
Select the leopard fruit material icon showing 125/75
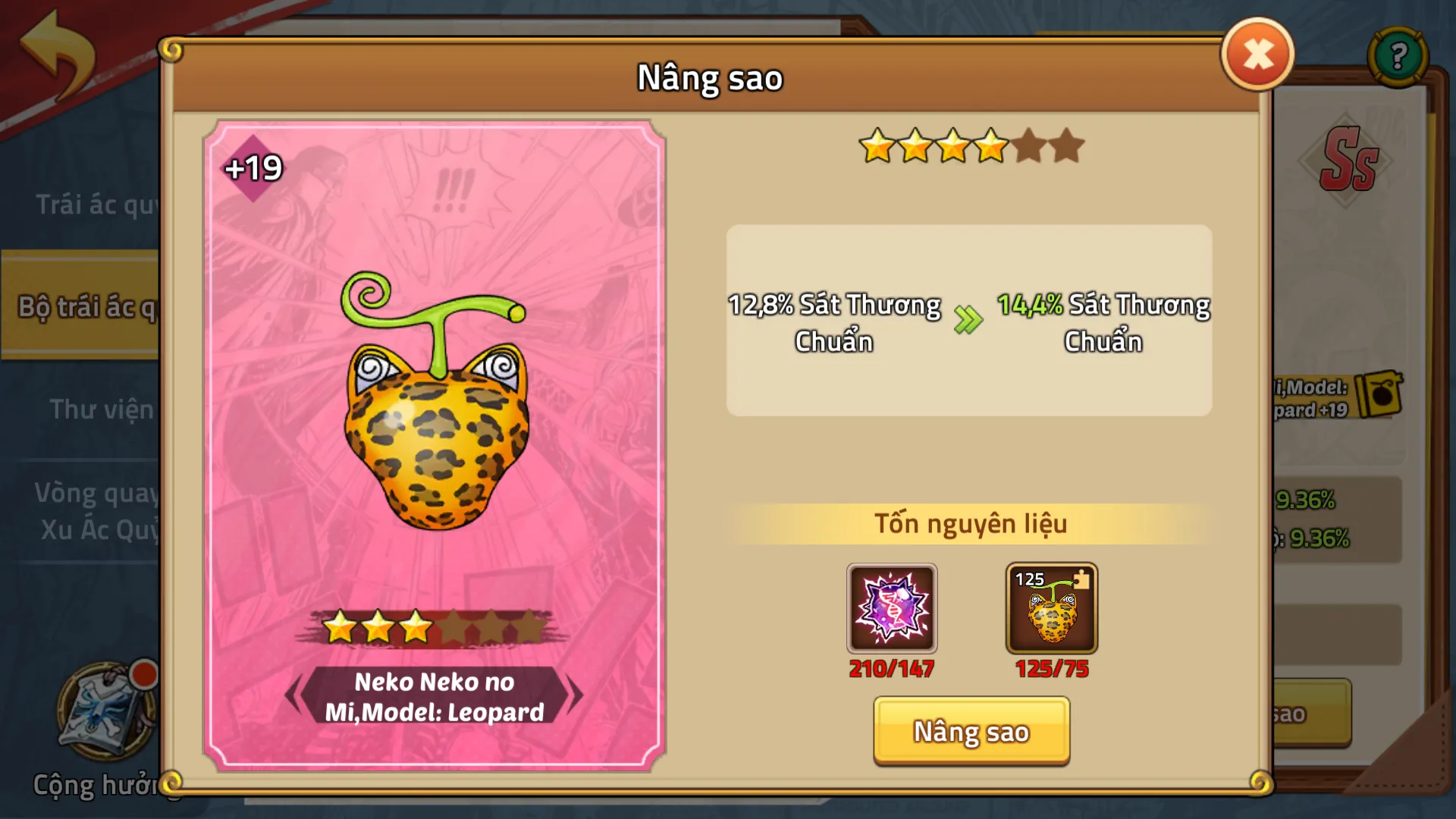(1050, 609)
